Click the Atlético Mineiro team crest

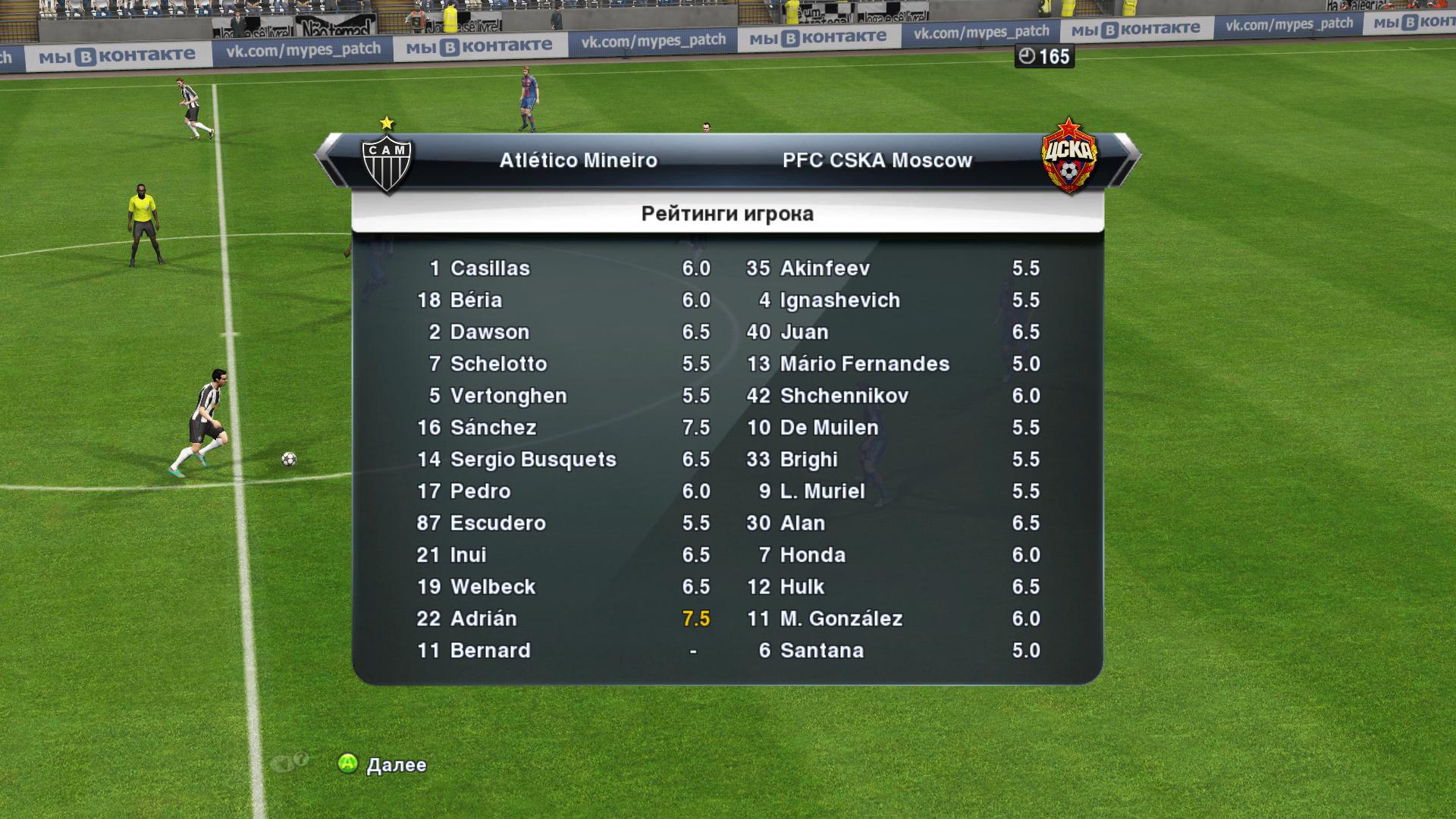387,162
